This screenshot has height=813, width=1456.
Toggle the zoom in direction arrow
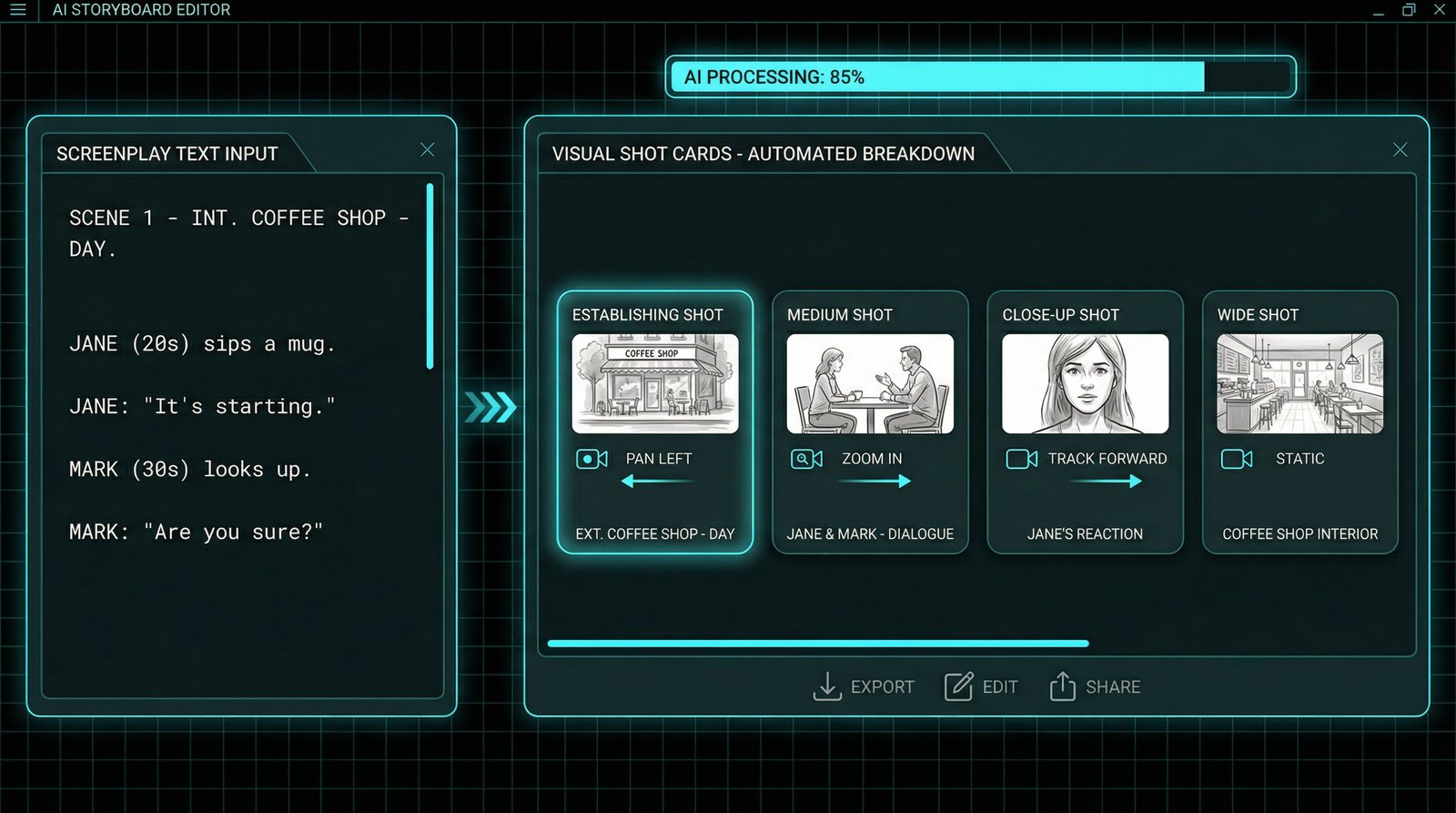tap(871, 483)
